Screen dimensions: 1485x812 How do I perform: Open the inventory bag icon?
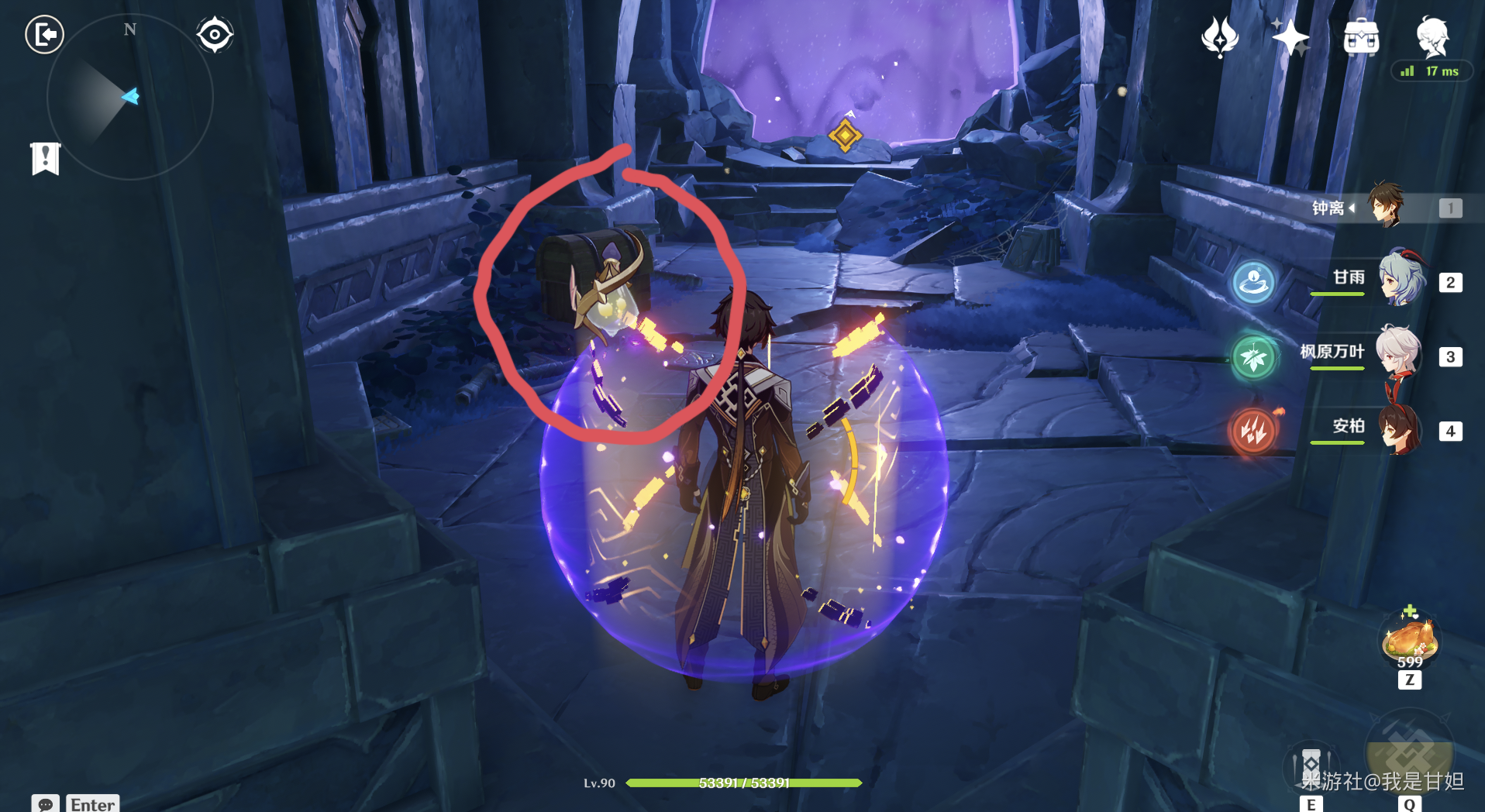point(1361,36)
